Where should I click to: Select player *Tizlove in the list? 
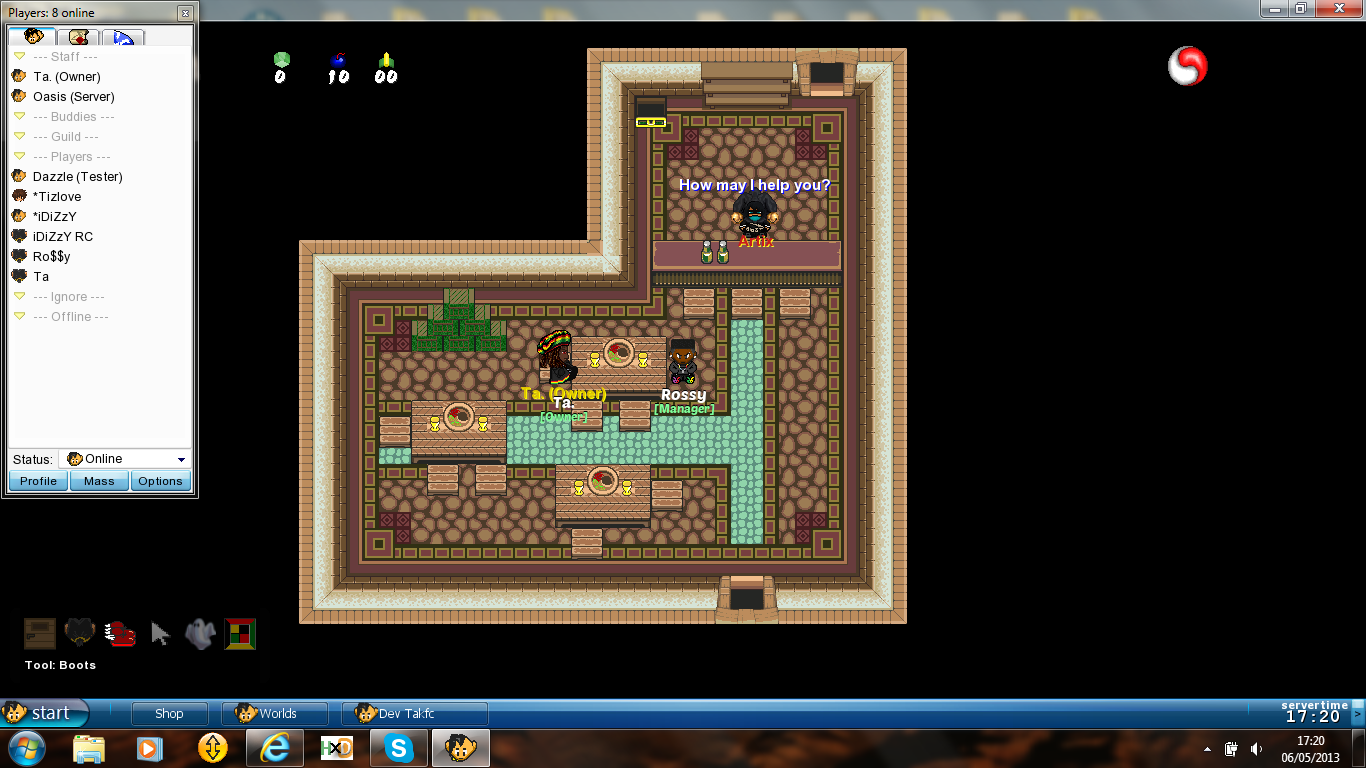click(x=57, y=197)
